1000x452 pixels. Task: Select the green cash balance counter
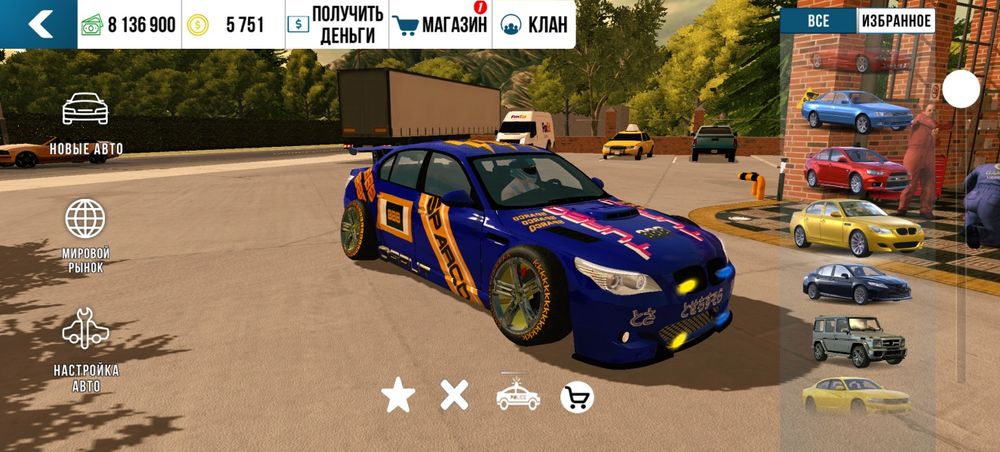point(129,25)
